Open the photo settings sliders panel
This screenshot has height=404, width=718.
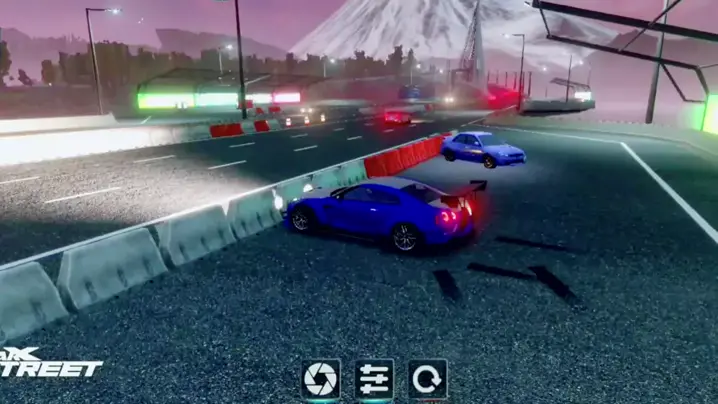pyautogui.click(x=374, y=379)
